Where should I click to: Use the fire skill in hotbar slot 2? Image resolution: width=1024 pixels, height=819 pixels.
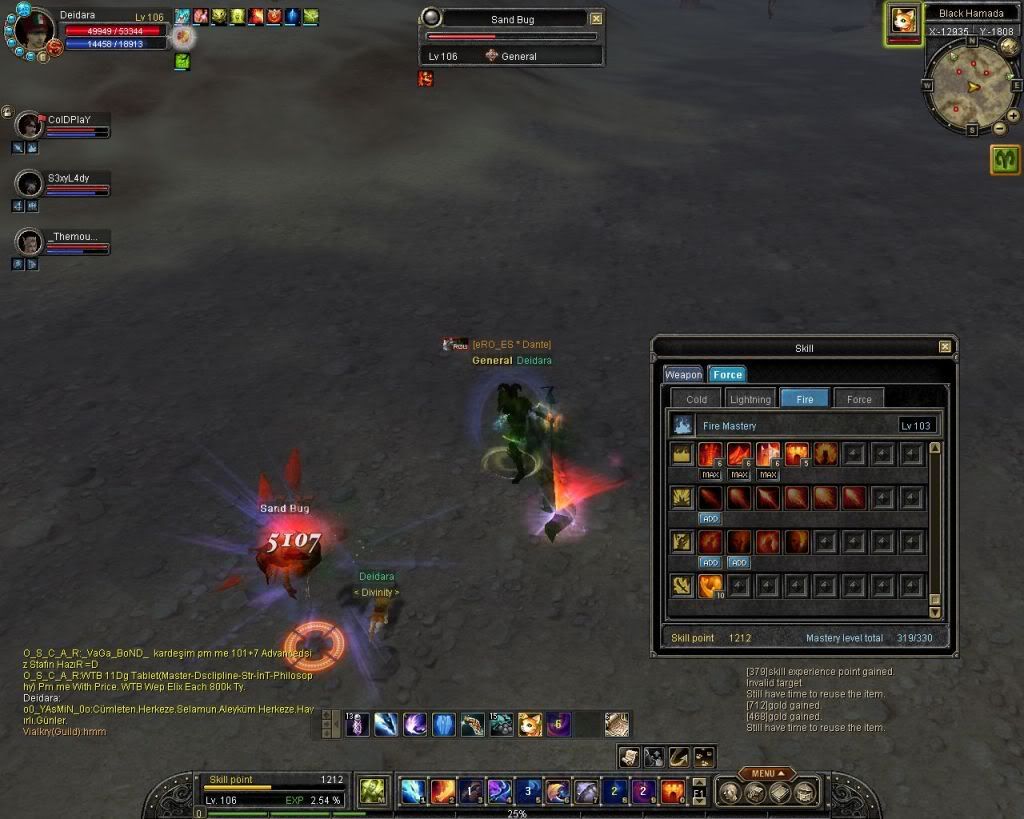click(x=443, y=791)
